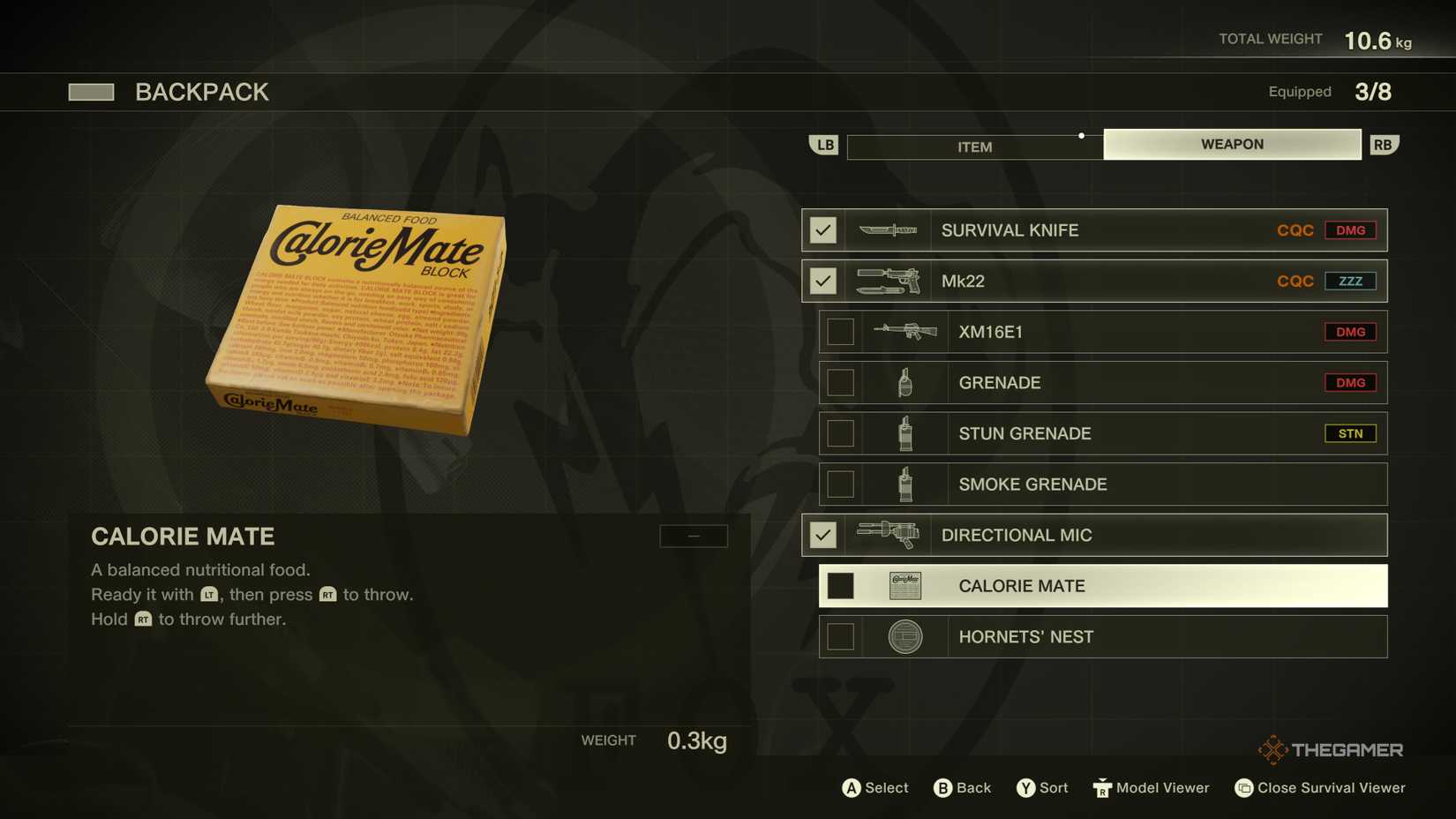
Task: Switch to the ITEM tab
Action: 974,147
